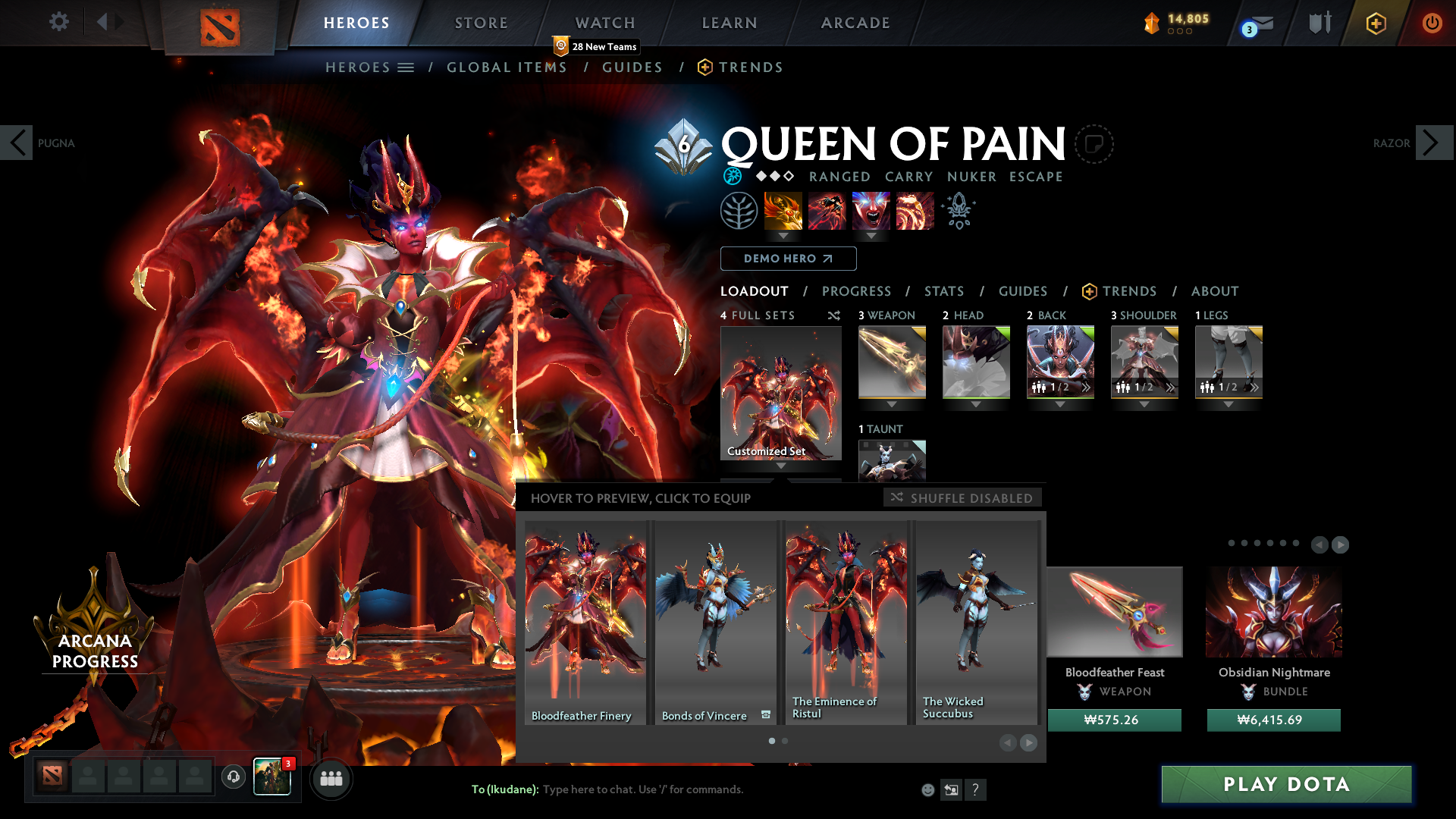Viewport: 1456px width, 819px height.
Task: Expand the Weapon slot dropdown arrow
Action: (x=892, y=405)
